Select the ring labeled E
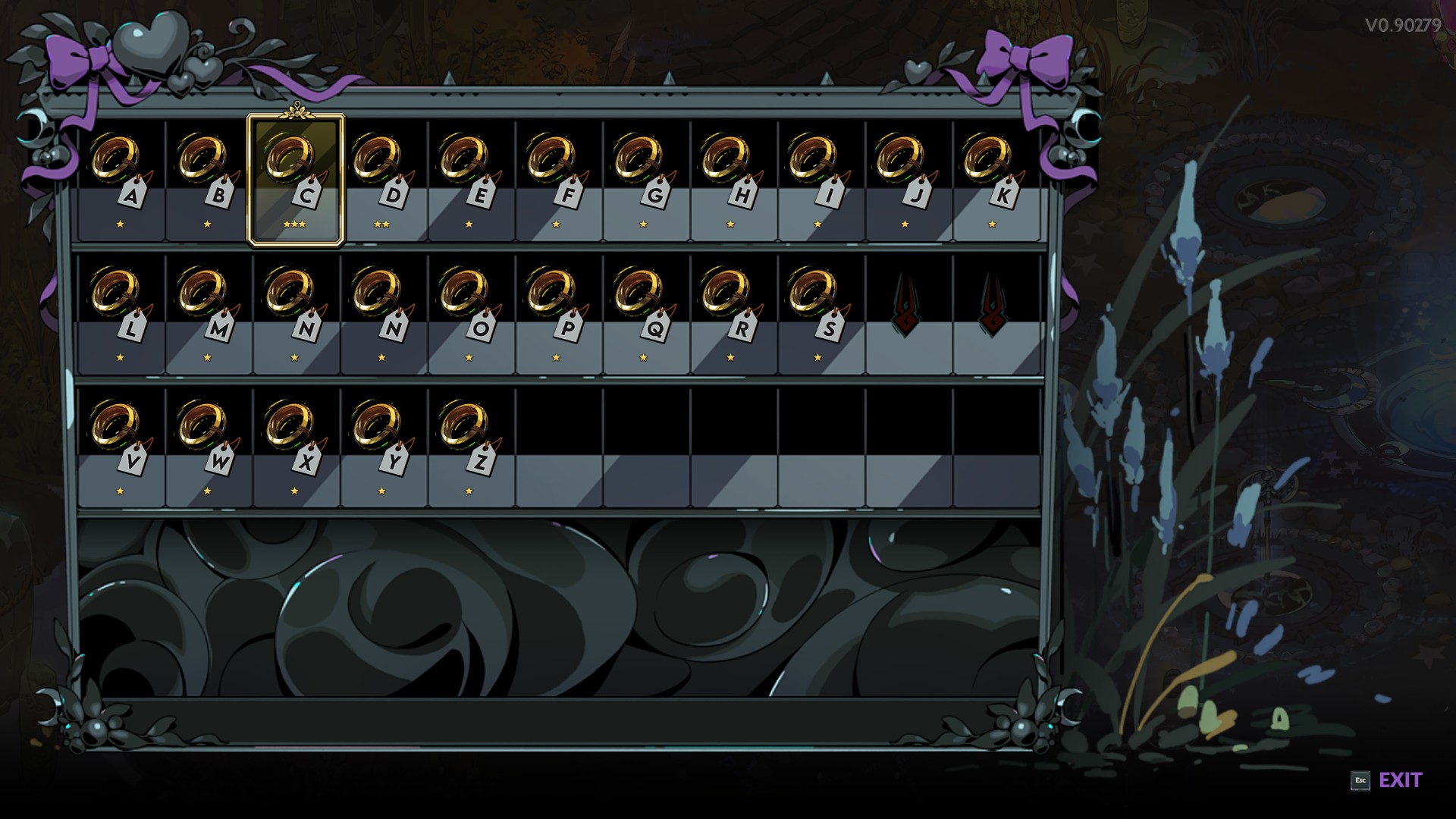The image size is (1456, 819). coord(470,180)
